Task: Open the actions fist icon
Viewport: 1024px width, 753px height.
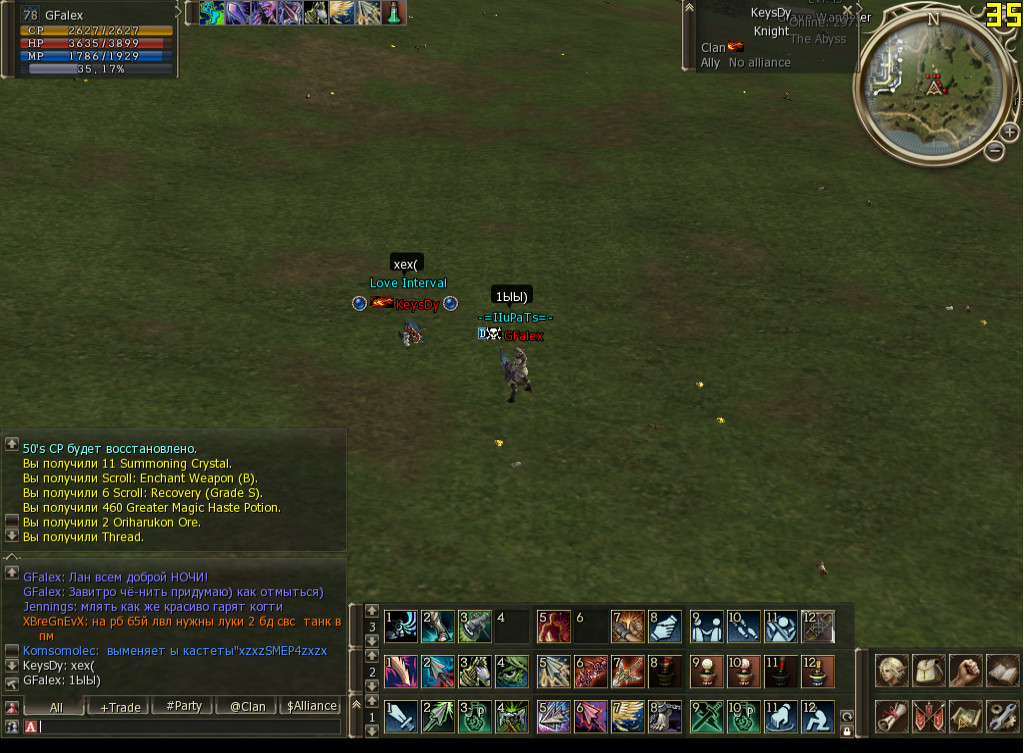Action: pos(965,669)
